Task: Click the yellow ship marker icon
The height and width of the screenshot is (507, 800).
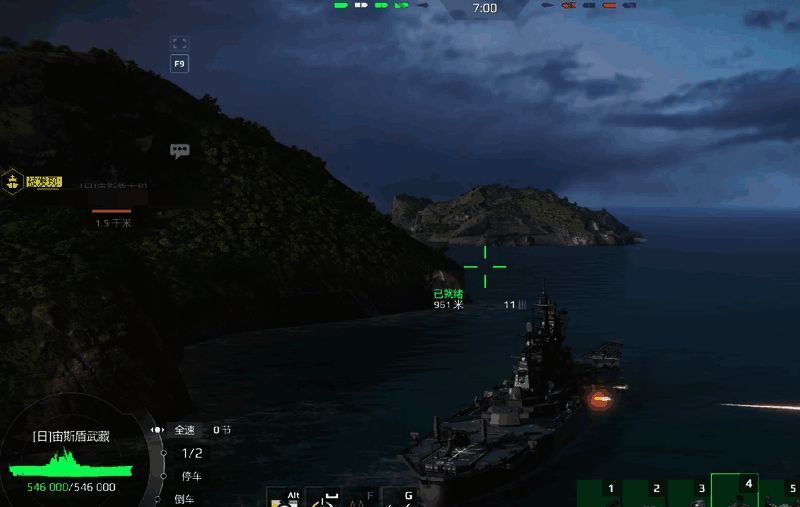Action: 13,182
